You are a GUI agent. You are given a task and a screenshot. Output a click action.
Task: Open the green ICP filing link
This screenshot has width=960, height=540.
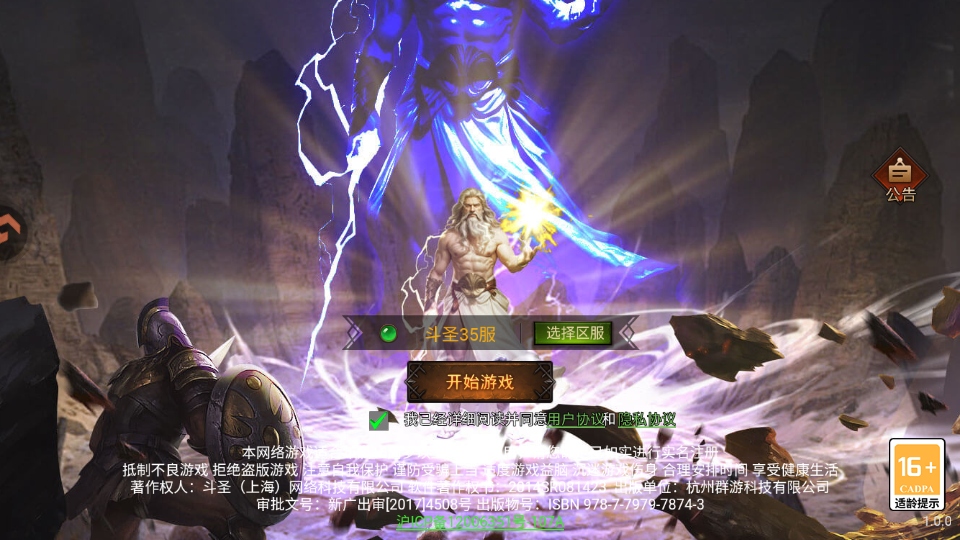point(480,522)
